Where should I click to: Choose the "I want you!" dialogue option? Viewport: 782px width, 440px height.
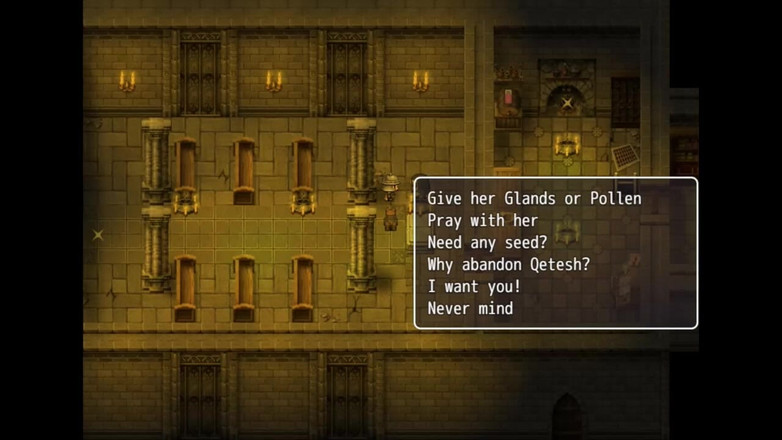point(474,287)
